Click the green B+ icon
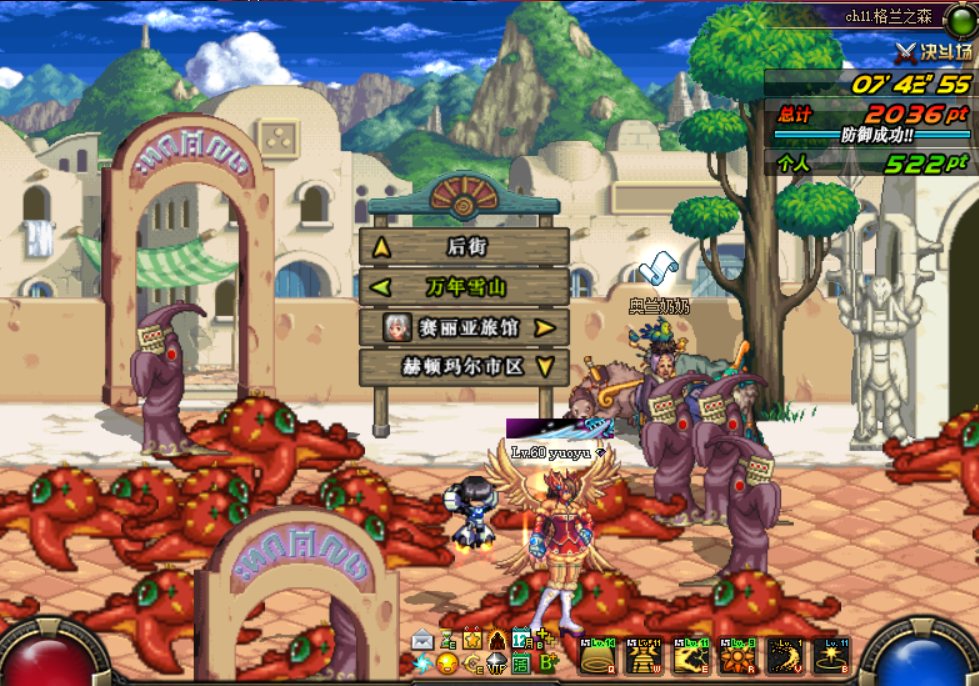Screen dimensions: 979x686 (546, 663)
